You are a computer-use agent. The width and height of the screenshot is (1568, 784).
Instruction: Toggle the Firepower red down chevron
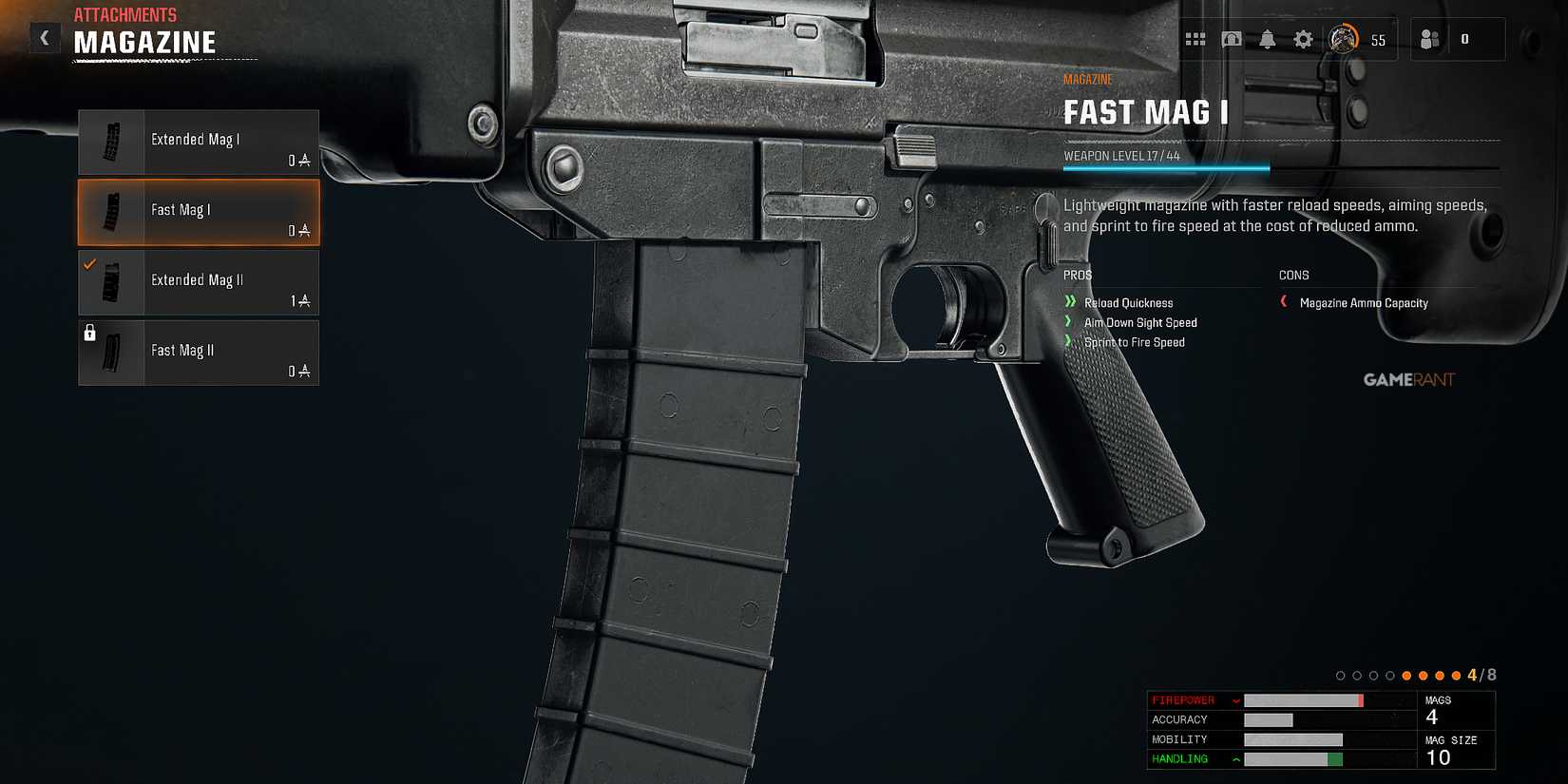tap(1235, 699)
